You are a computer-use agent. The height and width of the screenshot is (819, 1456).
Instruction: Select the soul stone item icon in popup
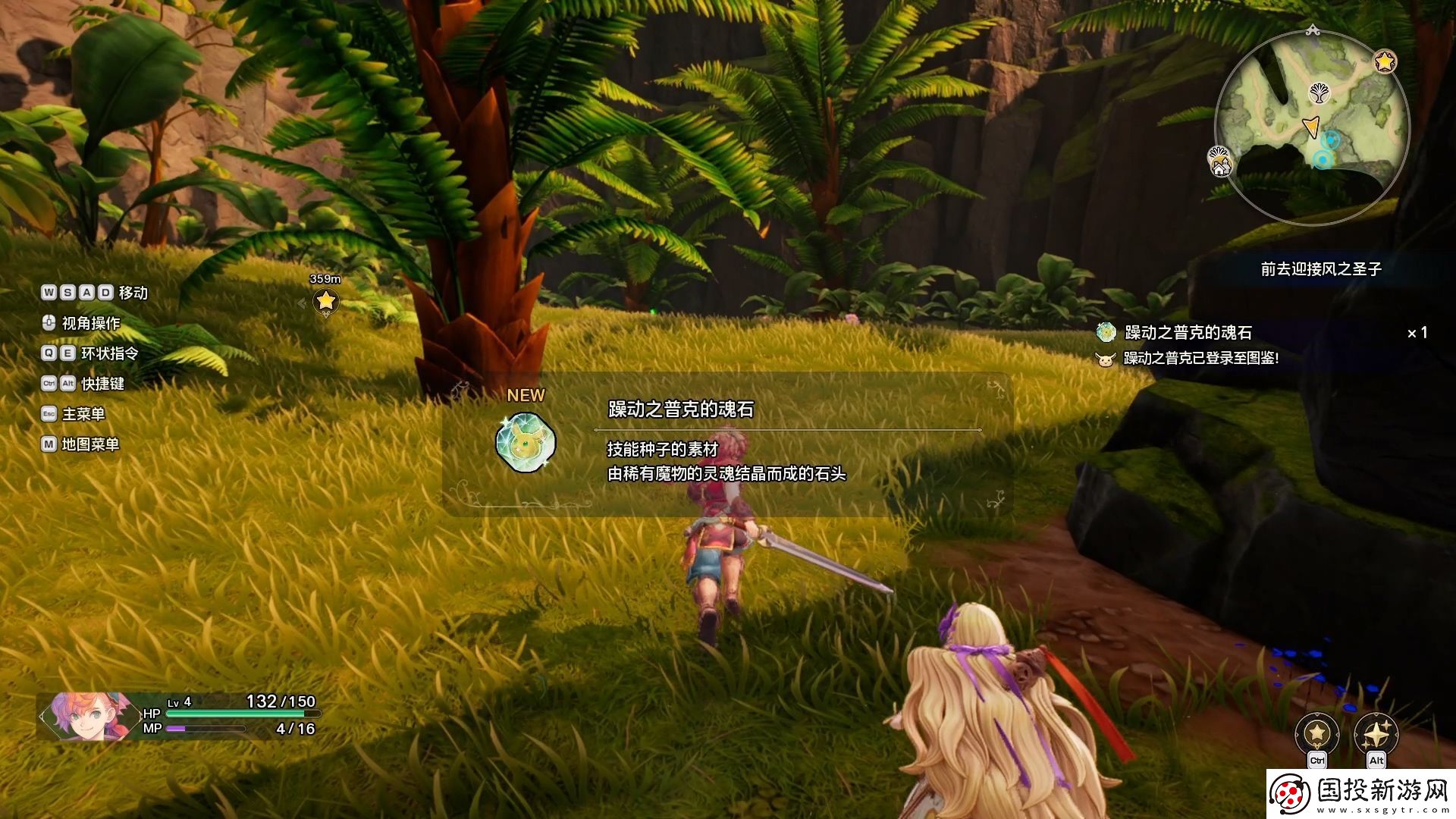[525, 442]
